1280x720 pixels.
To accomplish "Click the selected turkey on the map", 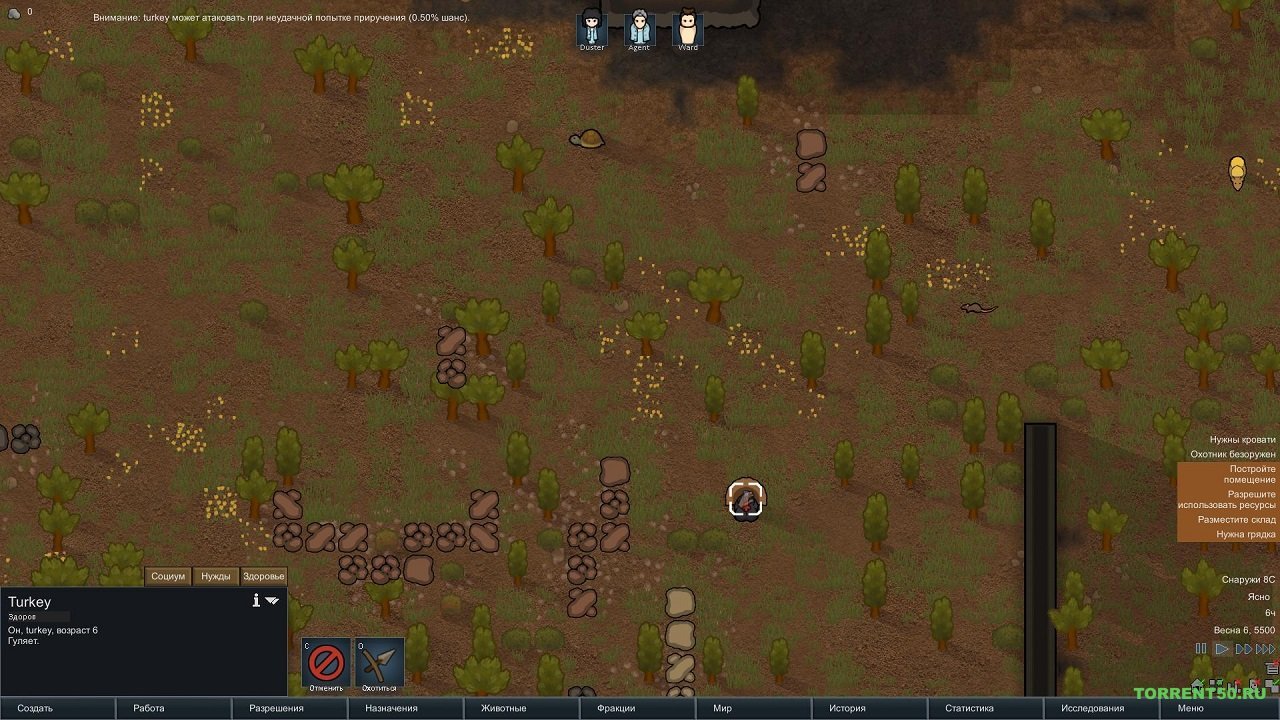I will click(745, 500).
